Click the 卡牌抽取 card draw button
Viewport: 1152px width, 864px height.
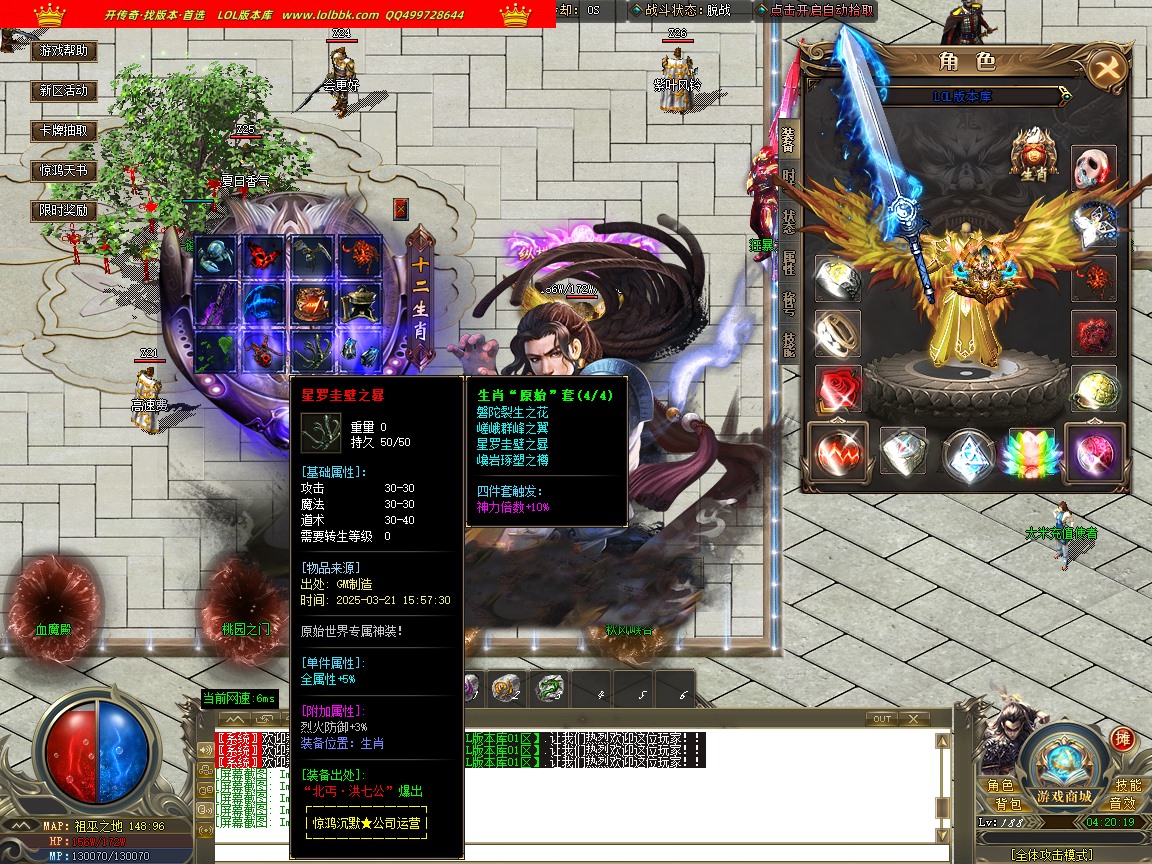pyautogui.click(x=64, y=130)
